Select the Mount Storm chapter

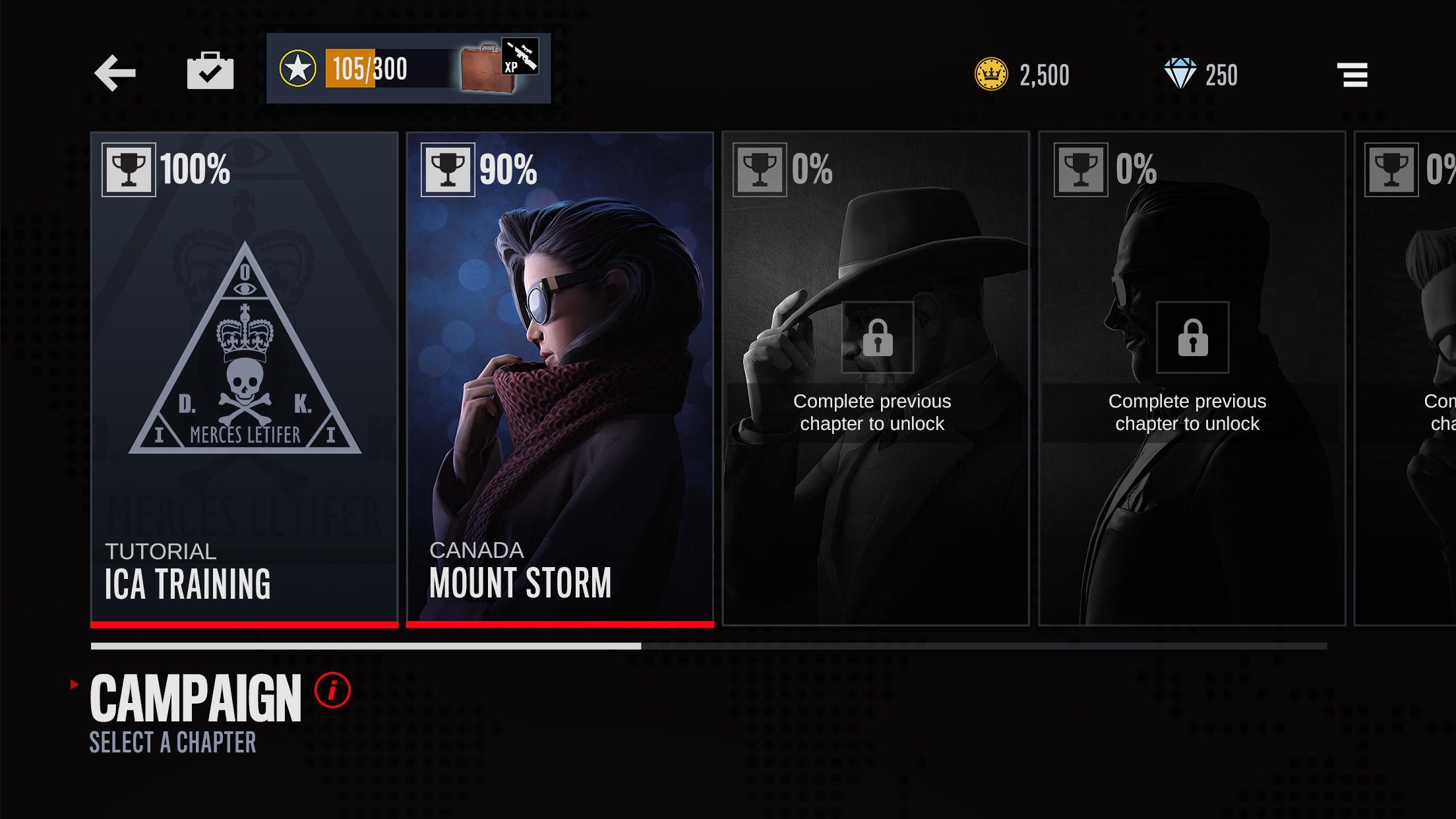tap(561, 376)
